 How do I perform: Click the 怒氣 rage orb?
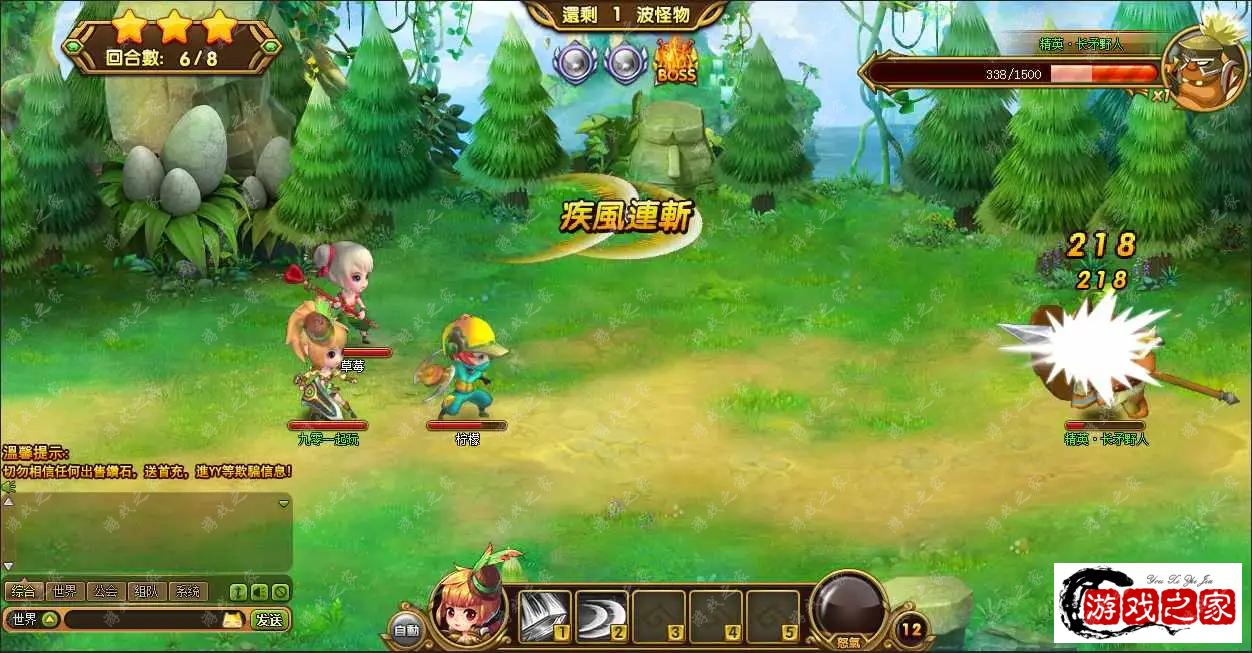849,608
